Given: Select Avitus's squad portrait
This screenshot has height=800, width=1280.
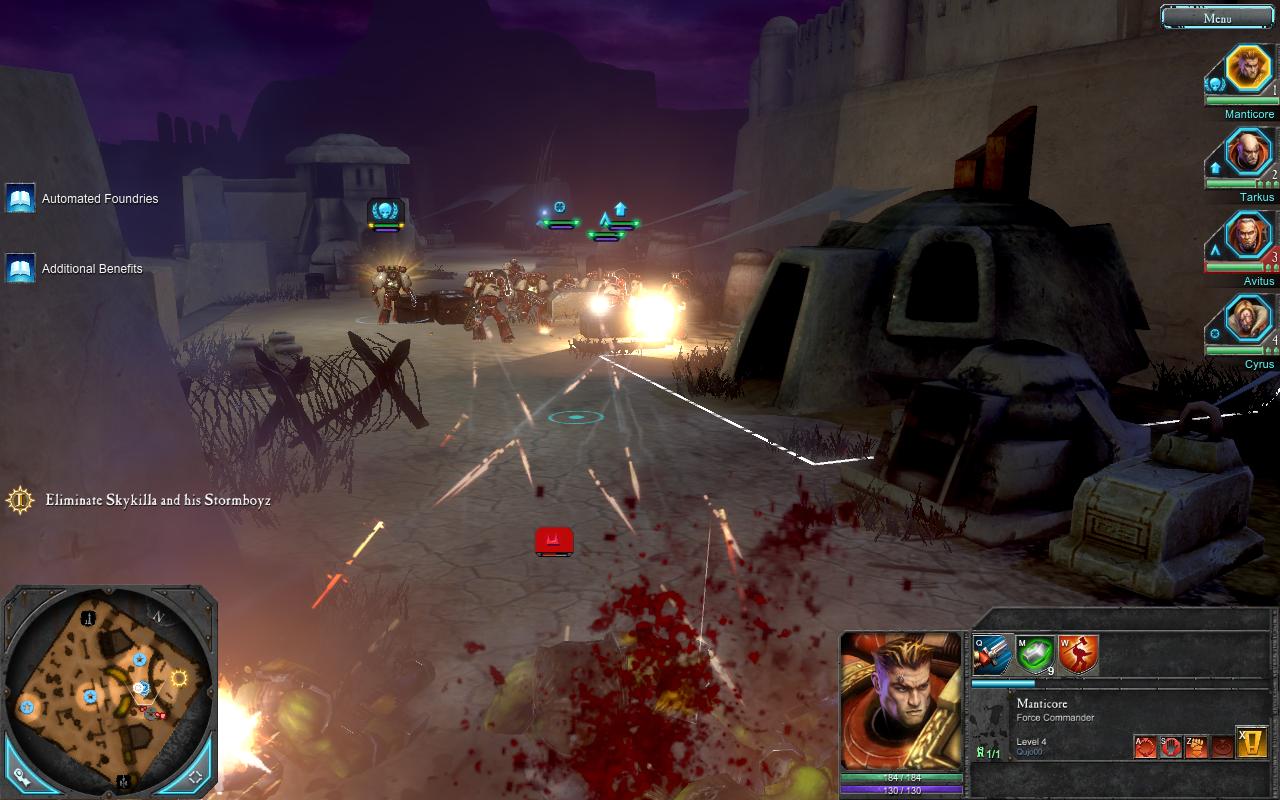Looking at the screenshot, I should coord(1247,237).
